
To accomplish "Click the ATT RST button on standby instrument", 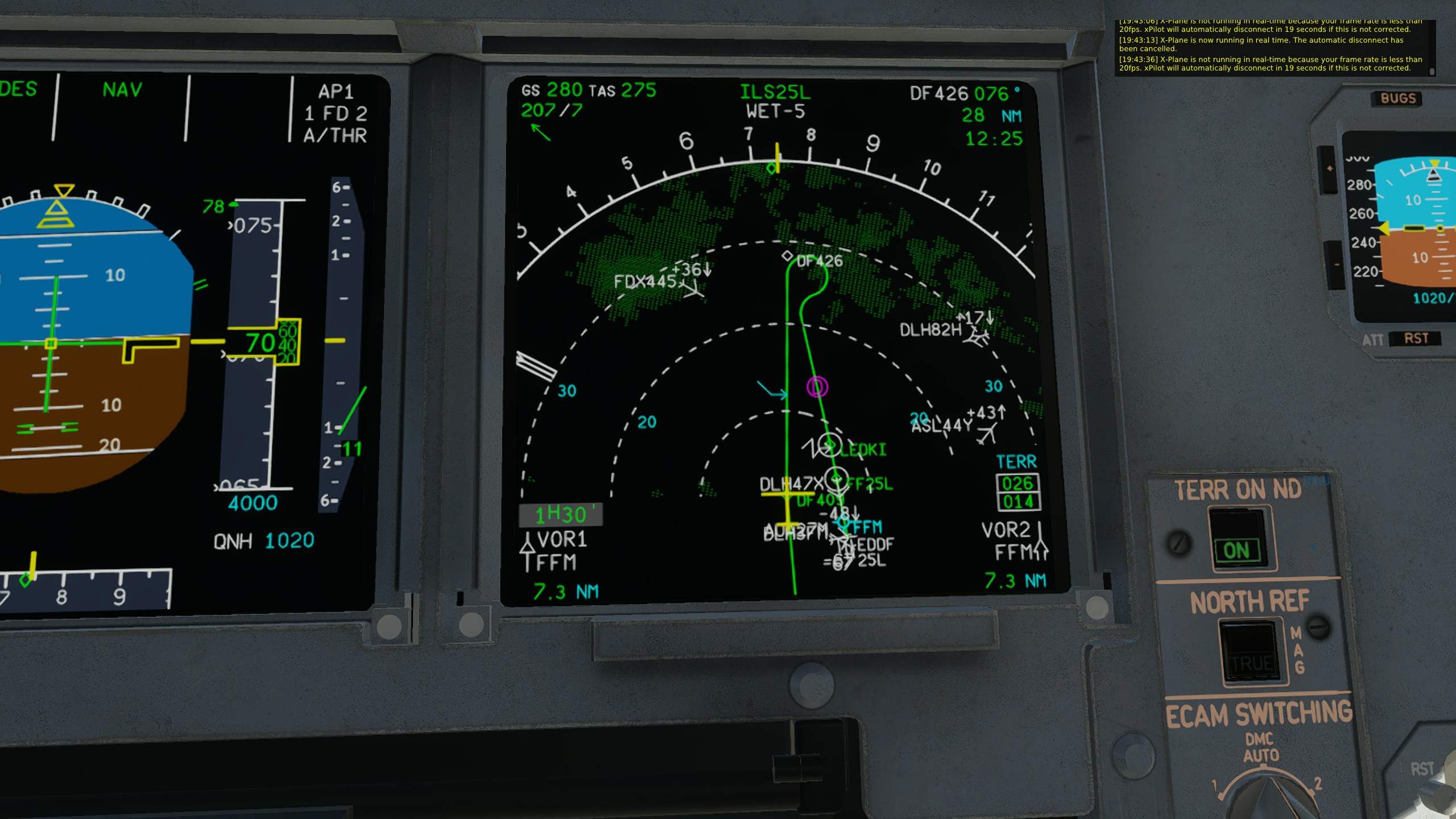I will 1415,339.
